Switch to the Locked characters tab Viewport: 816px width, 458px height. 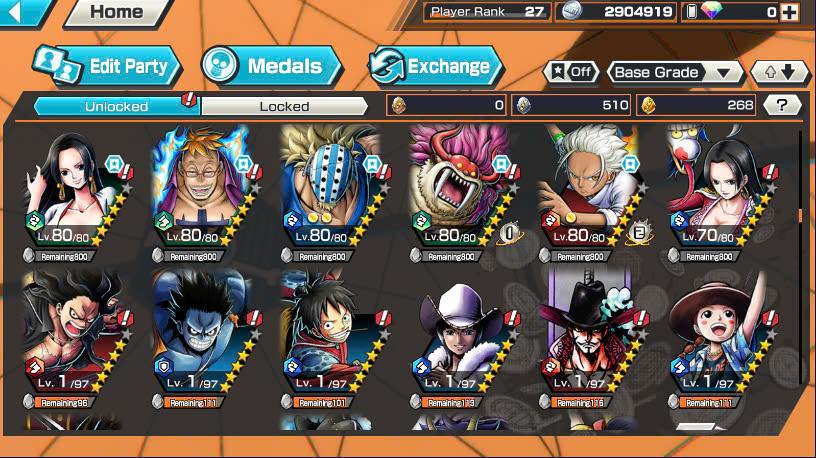(284, 106)
